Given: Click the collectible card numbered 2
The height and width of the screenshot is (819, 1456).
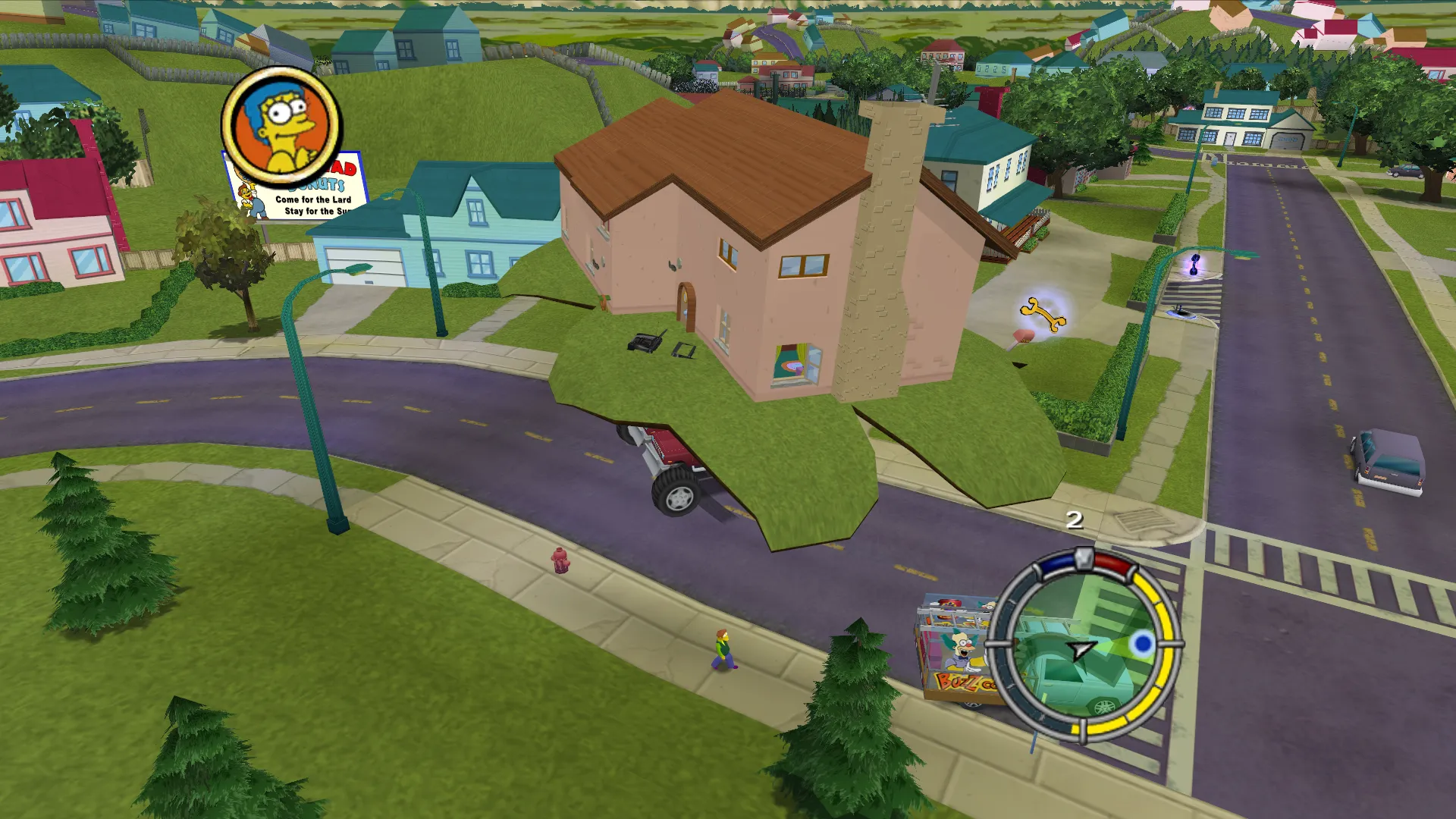Looking at the screenshot, I should tap(1075, 521).
